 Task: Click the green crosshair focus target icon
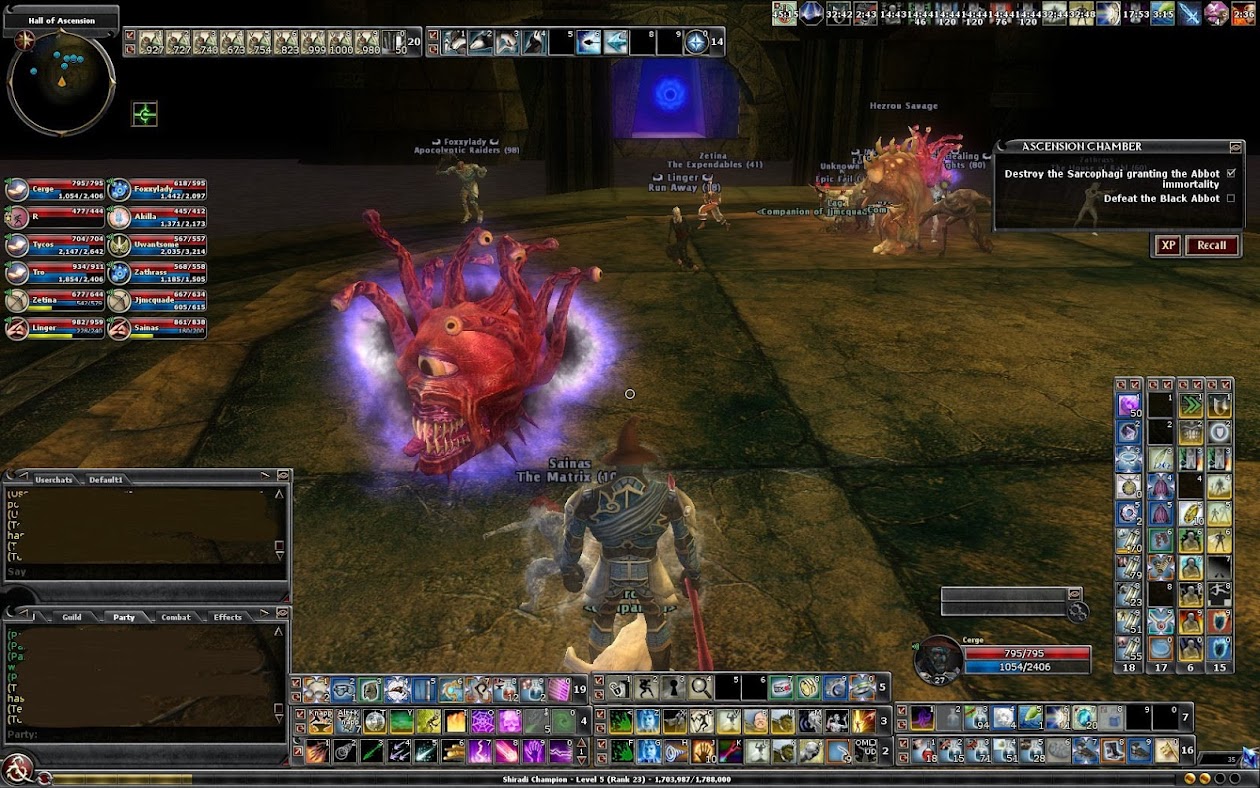[x=145, y=114]
